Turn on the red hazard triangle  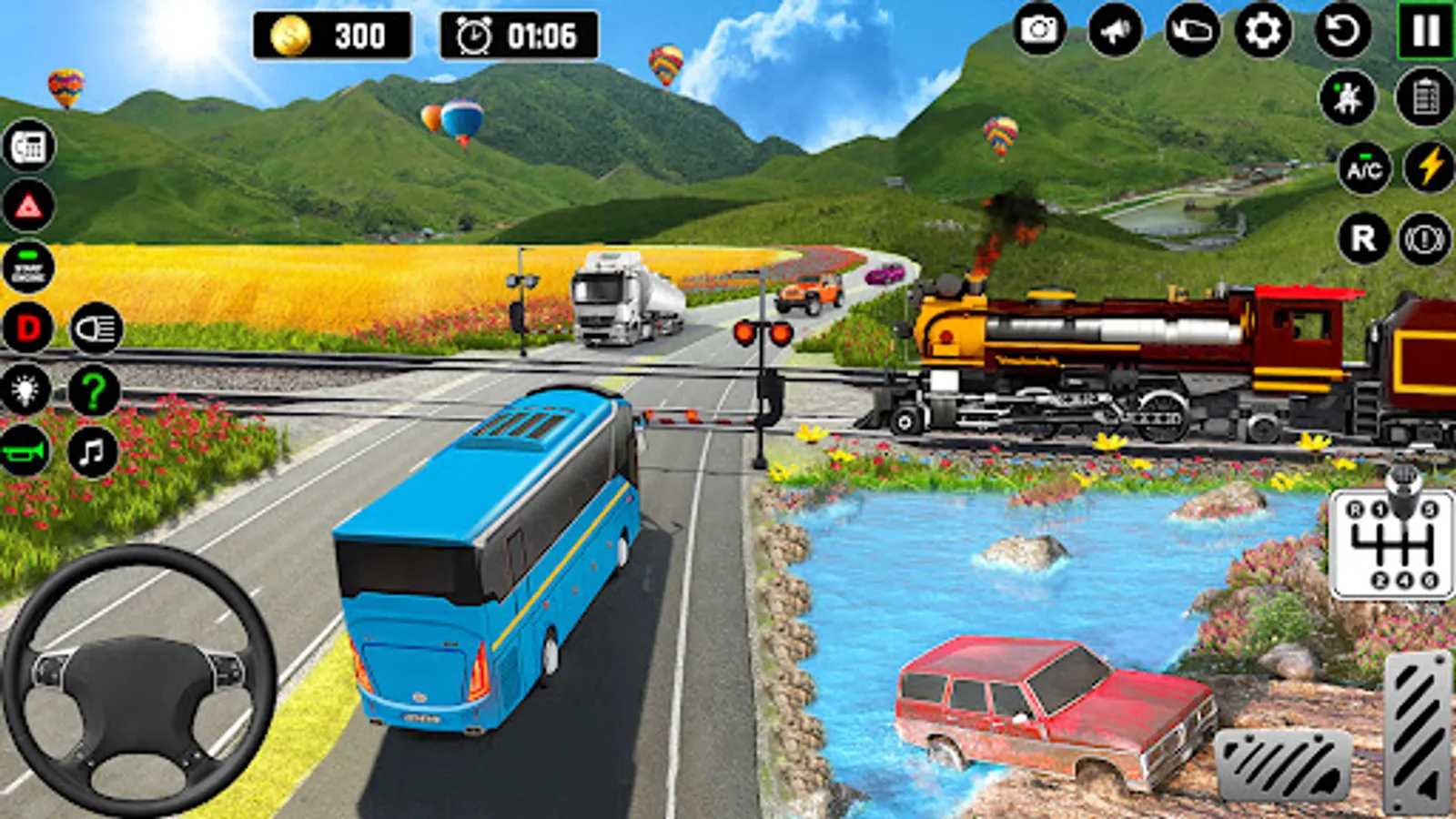29,207
